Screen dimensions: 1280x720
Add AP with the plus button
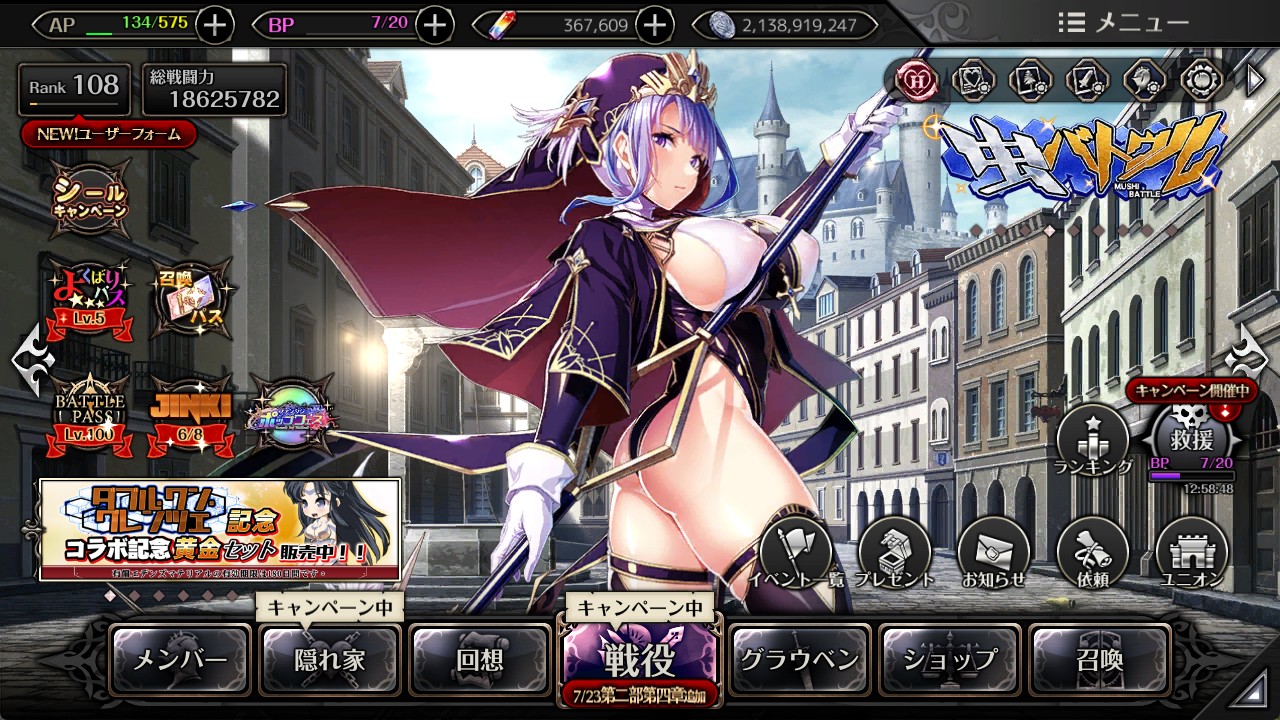(x=217, y=25)
